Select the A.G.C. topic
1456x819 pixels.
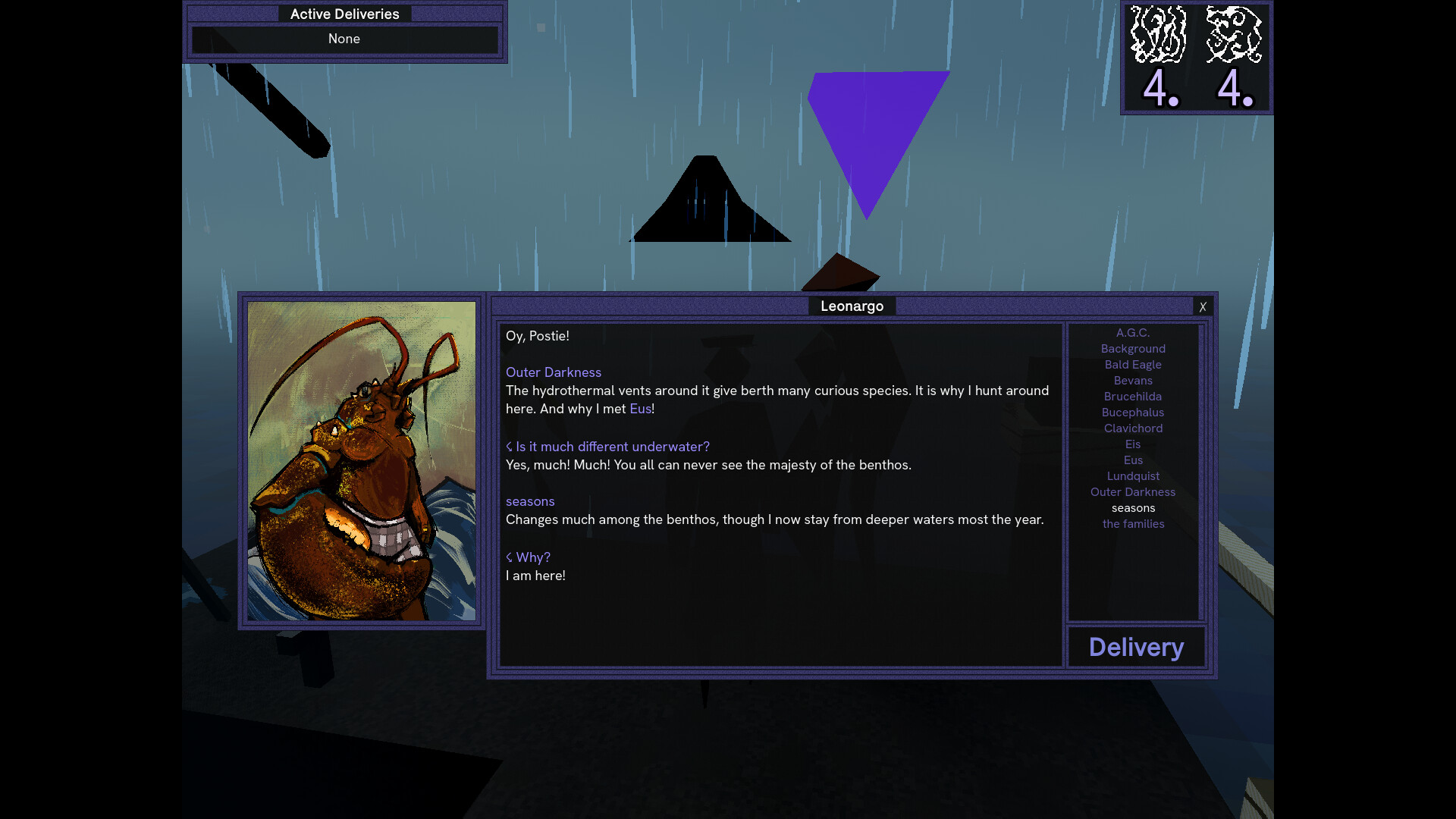1133,332
